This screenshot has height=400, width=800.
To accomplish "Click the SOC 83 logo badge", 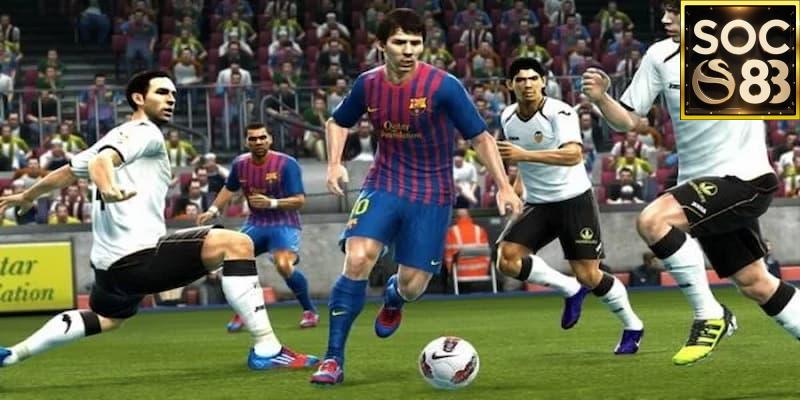I will click(x=739, y=59).
